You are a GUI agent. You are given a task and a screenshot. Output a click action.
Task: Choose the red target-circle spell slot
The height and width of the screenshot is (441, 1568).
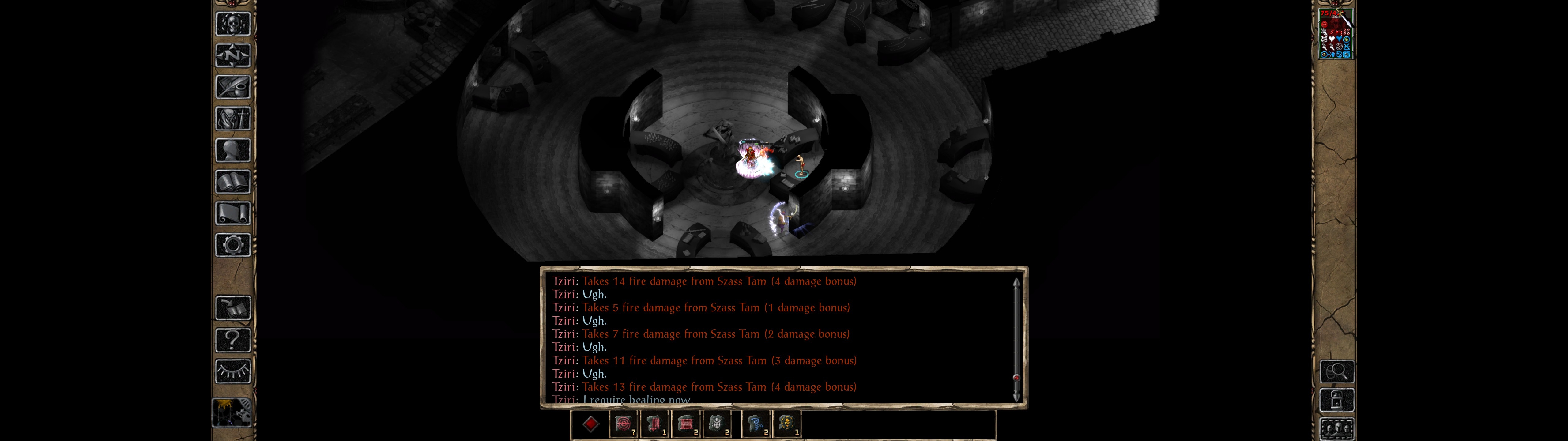pyautogui.click(x=623, y=424)
